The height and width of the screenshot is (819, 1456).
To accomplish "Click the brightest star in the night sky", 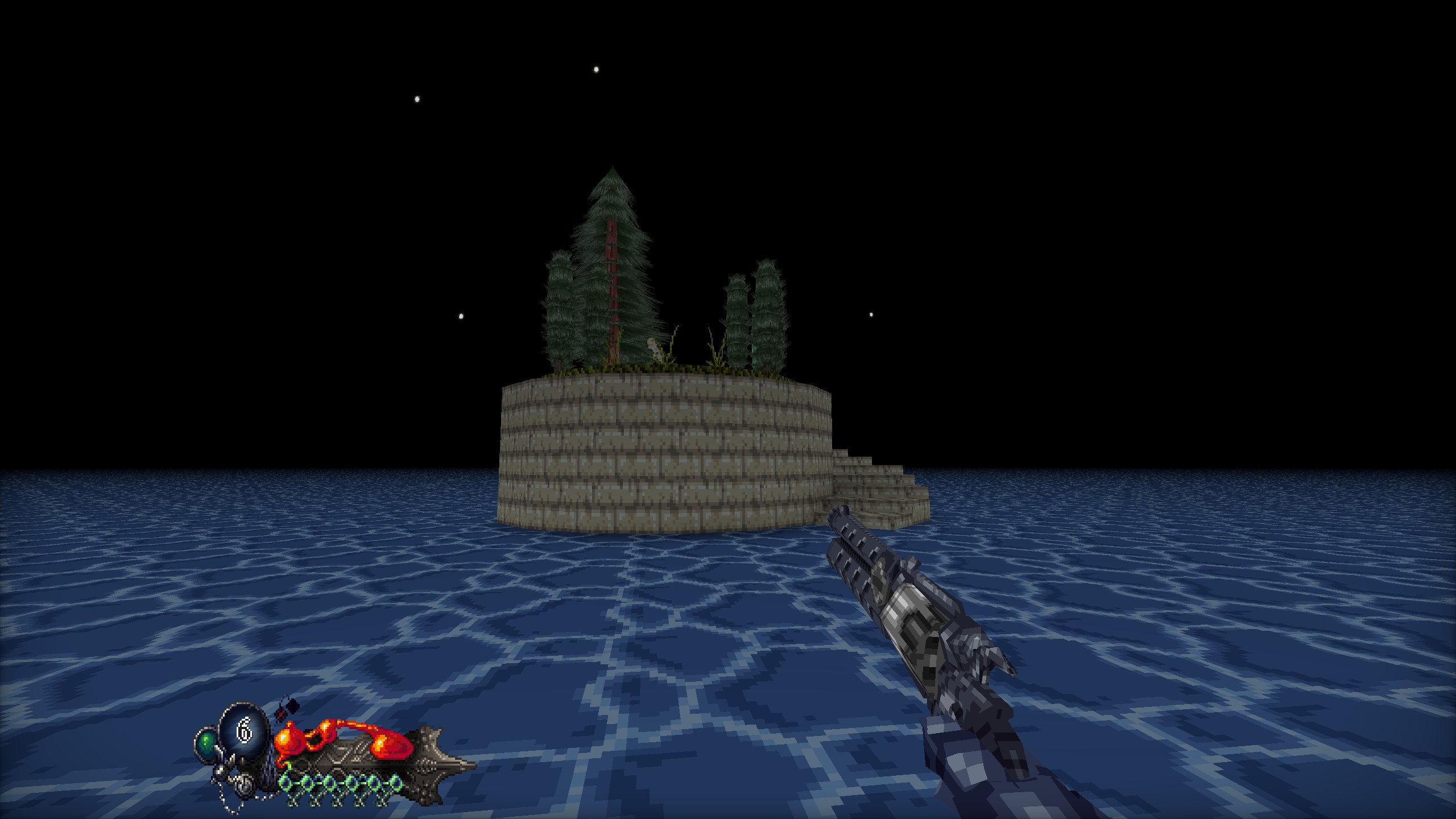I will (595, 68).
